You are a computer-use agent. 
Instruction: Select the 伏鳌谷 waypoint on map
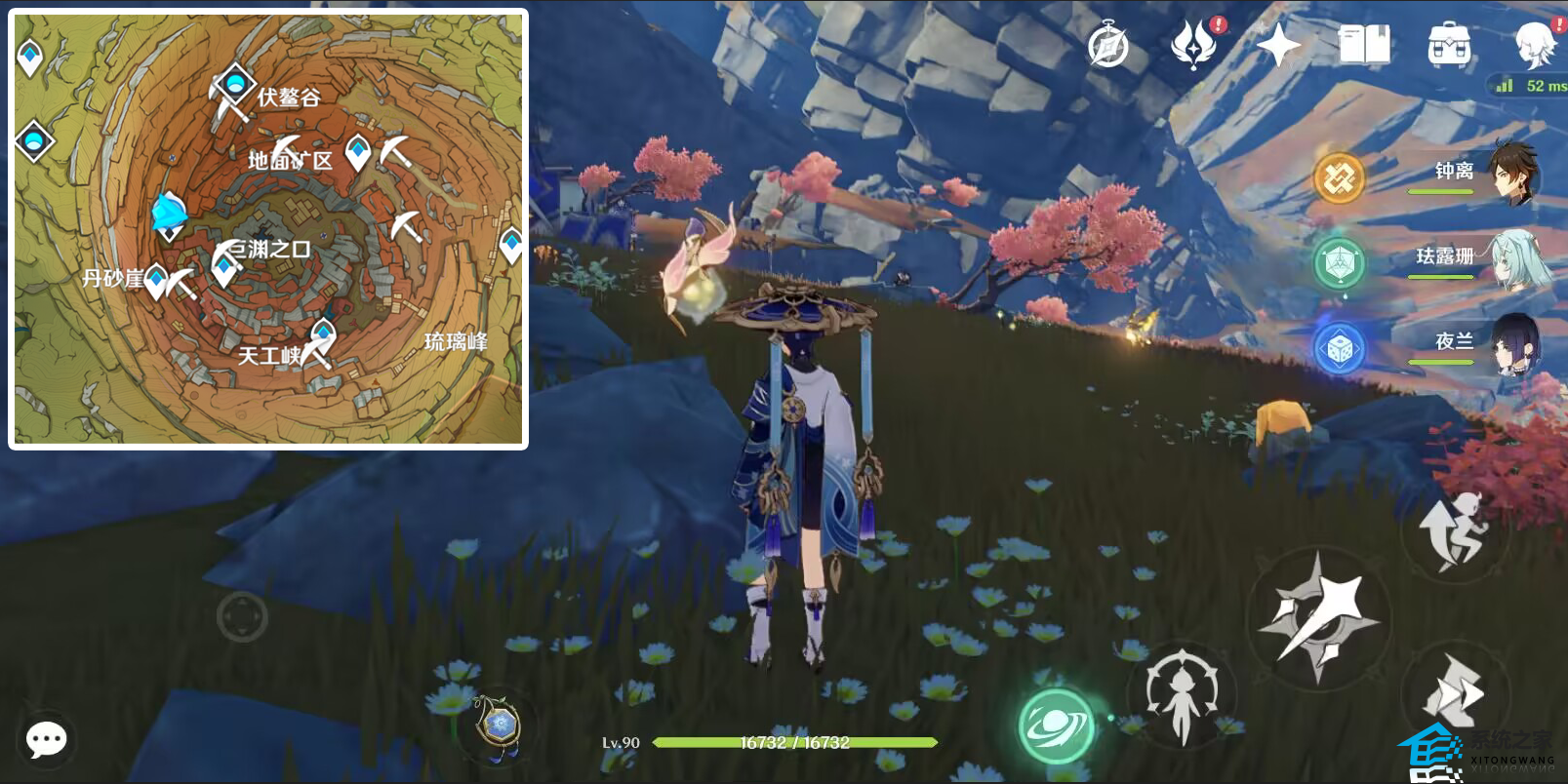tap(235, 85)
